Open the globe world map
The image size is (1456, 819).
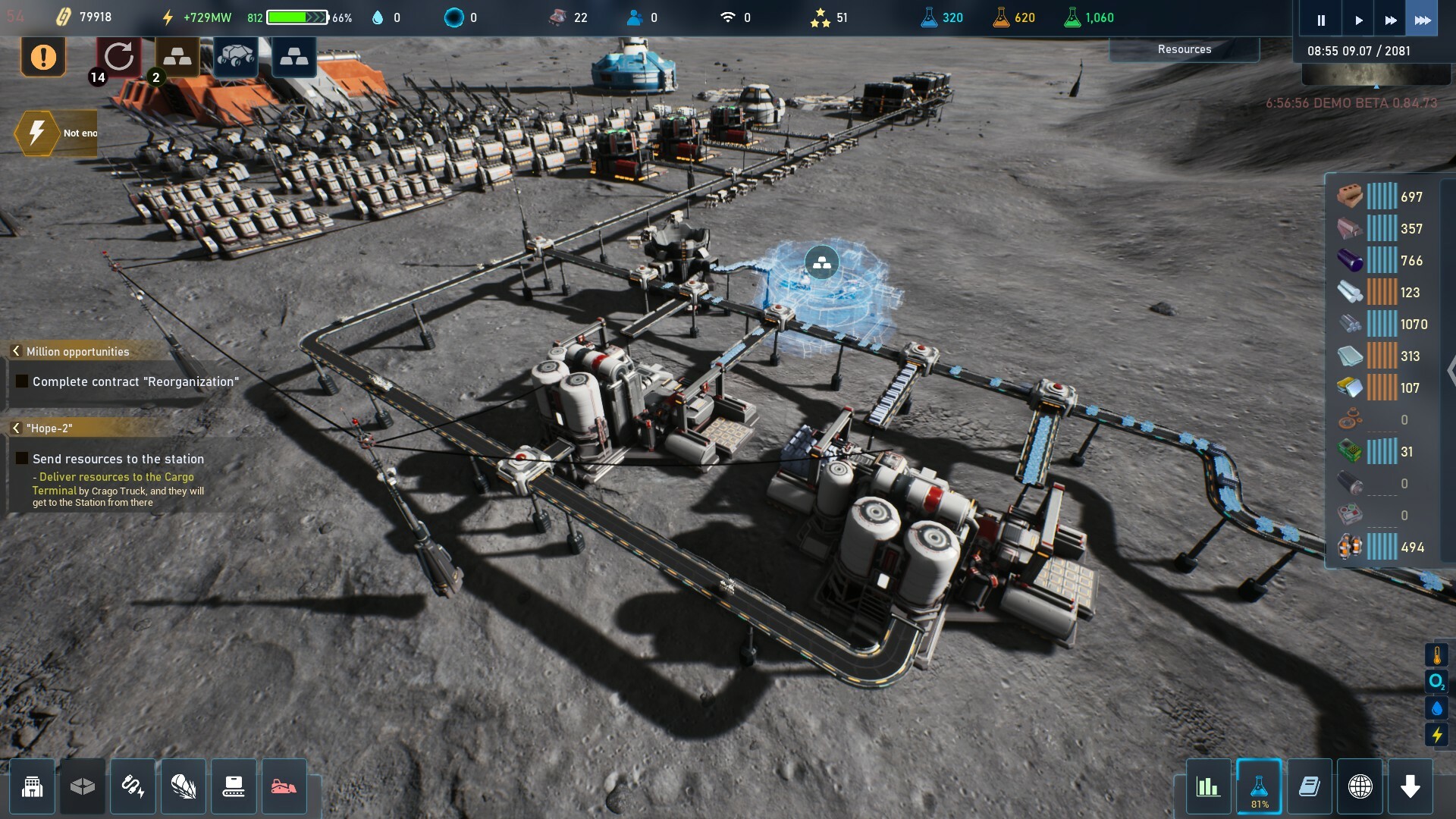[1360, 787]
